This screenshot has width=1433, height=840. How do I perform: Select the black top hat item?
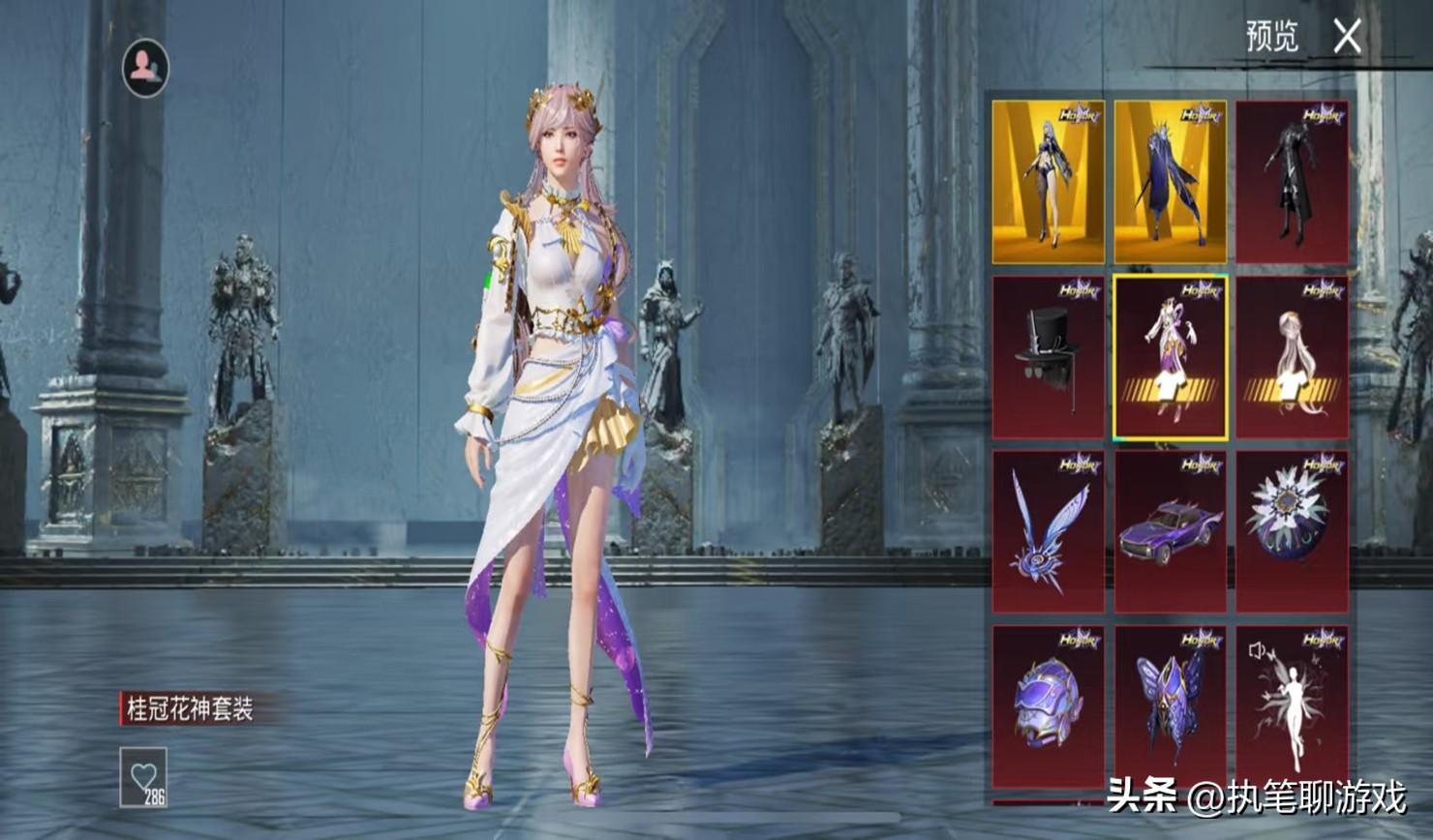(1048, 357)
